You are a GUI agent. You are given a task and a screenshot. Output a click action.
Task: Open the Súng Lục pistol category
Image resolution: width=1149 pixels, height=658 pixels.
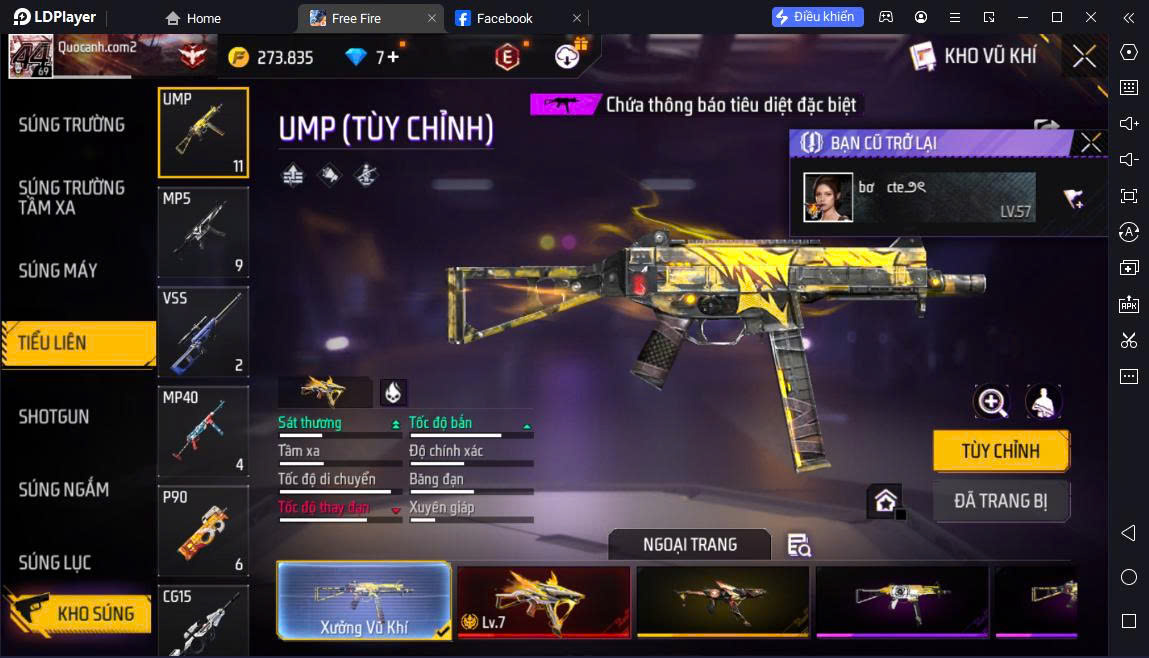(55, 563)
